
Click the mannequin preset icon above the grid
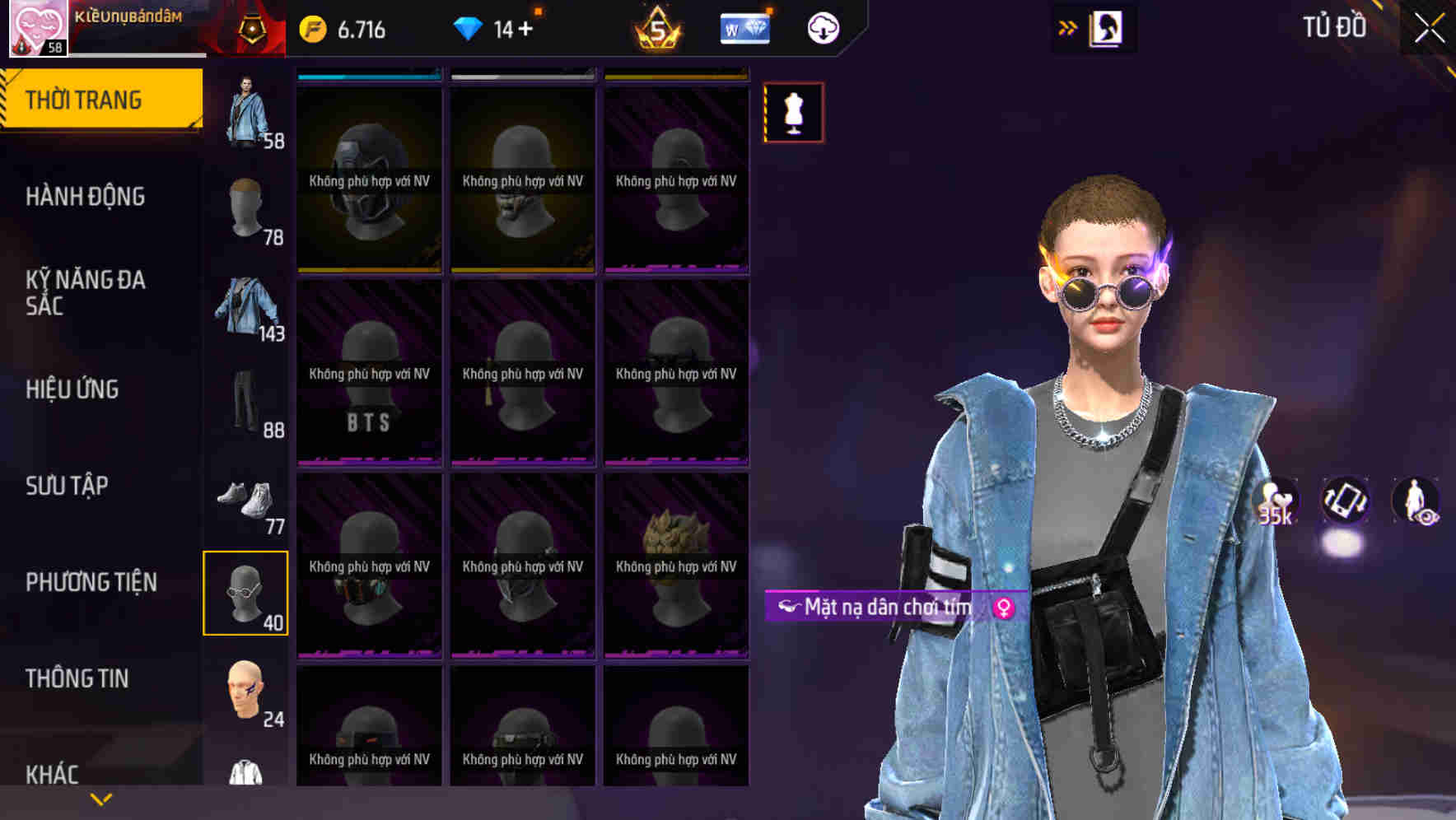793,113
